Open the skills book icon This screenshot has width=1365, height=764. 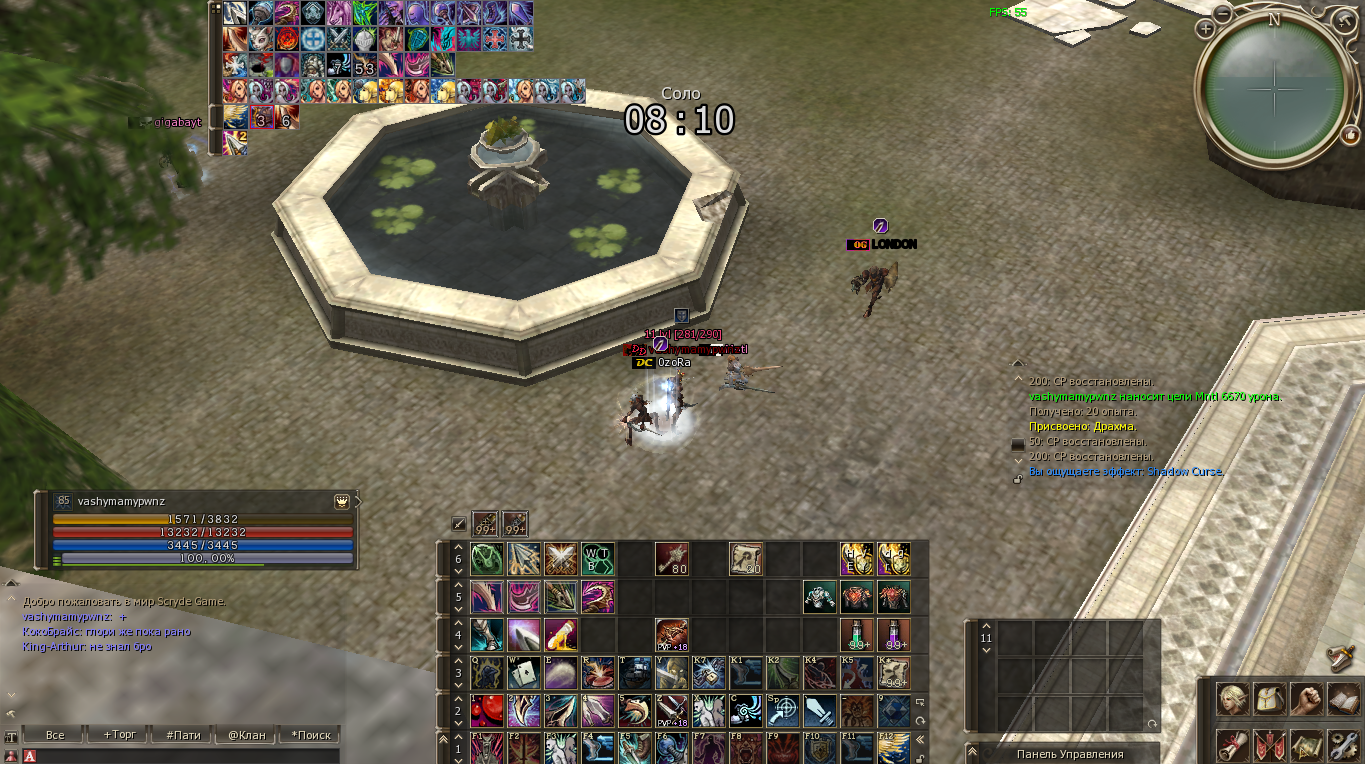tap(1343, 699)
